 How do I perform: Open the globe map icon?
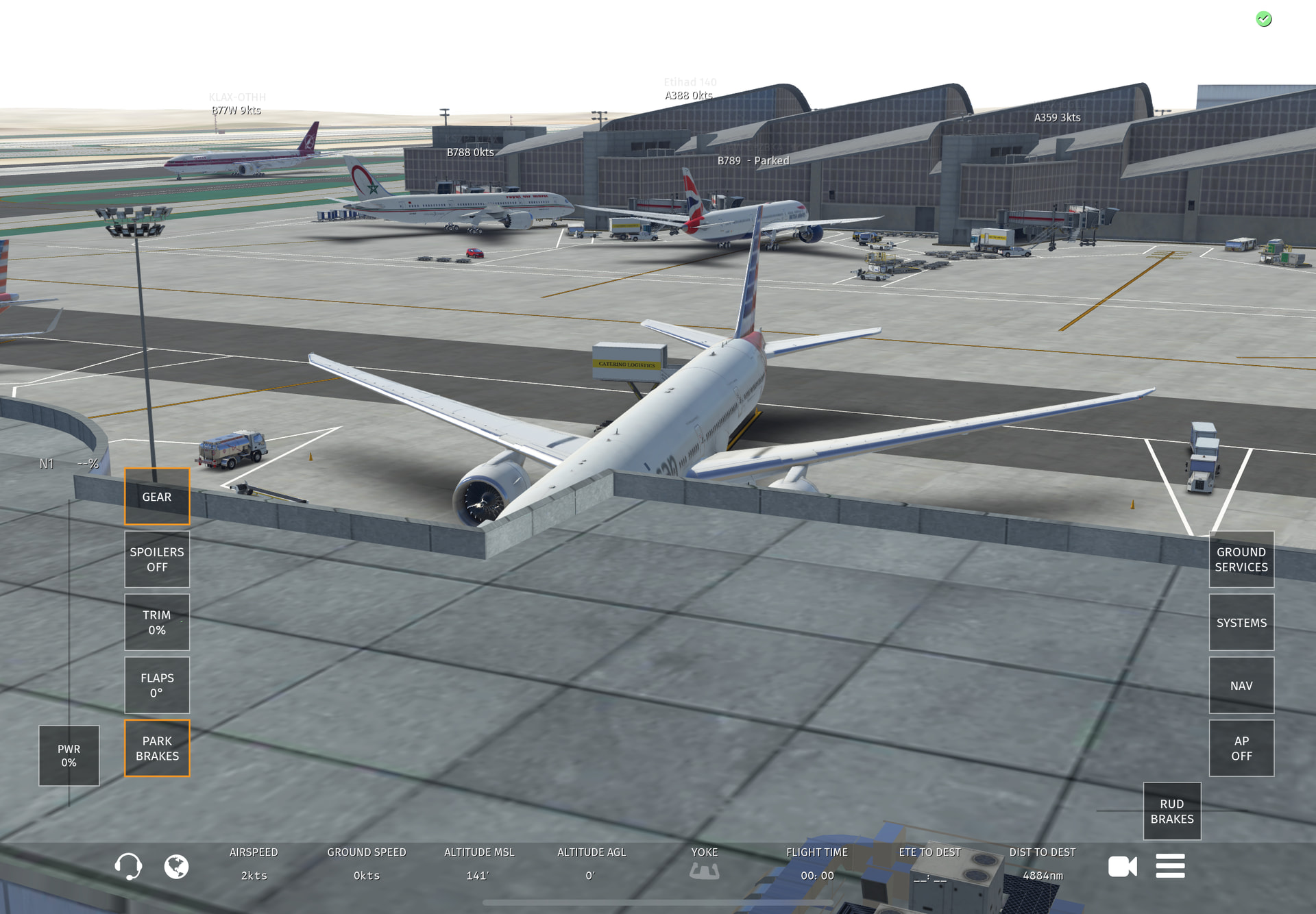coord(176,867)
